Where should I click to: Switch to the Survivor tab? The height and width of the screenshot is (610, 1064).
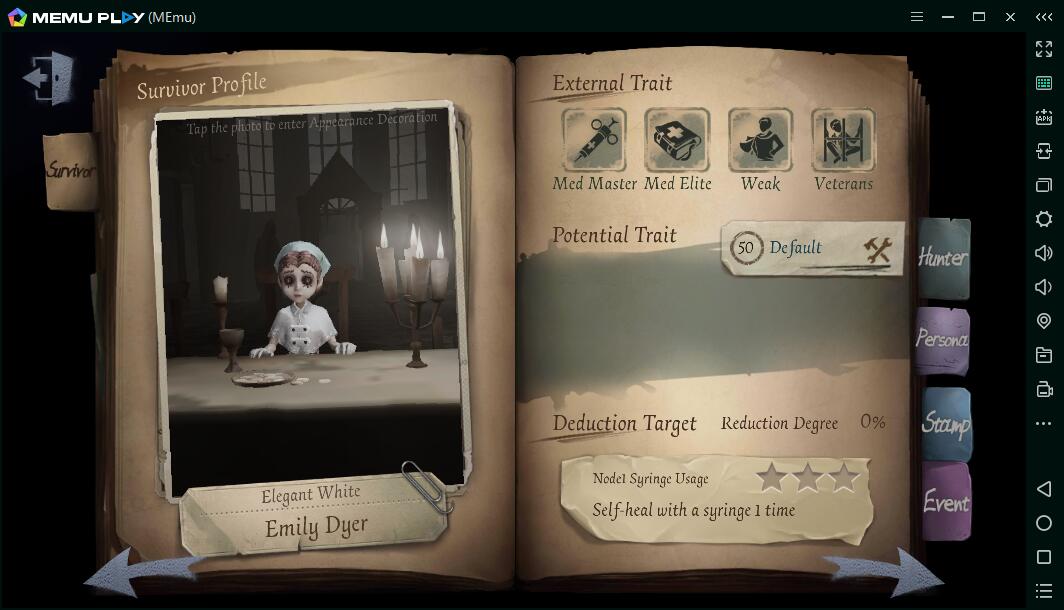coord(70,170)
